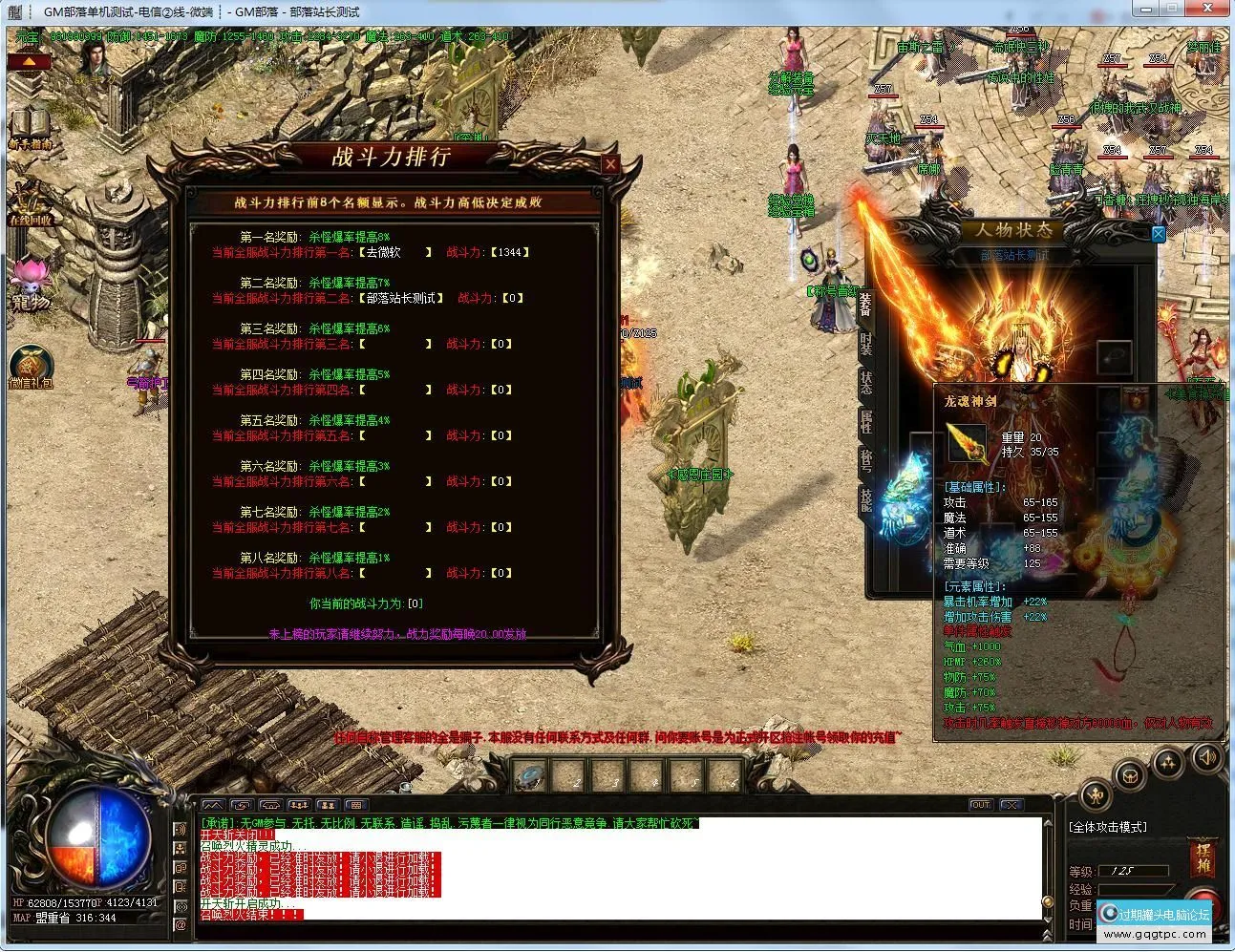This screenshot has width=1235, height=952.
Task: Collapse the side menu with orange arrow button
Action: tap(30, 61)
